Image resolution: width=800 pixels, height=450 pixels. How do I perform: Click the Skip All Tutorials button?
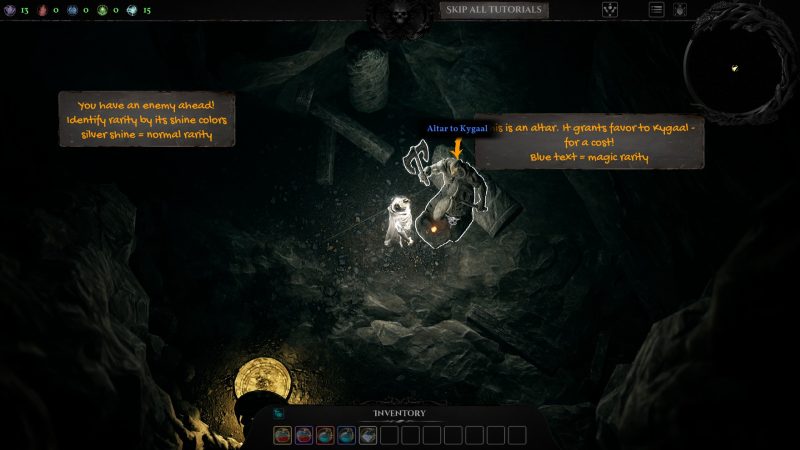coord(493,10)
